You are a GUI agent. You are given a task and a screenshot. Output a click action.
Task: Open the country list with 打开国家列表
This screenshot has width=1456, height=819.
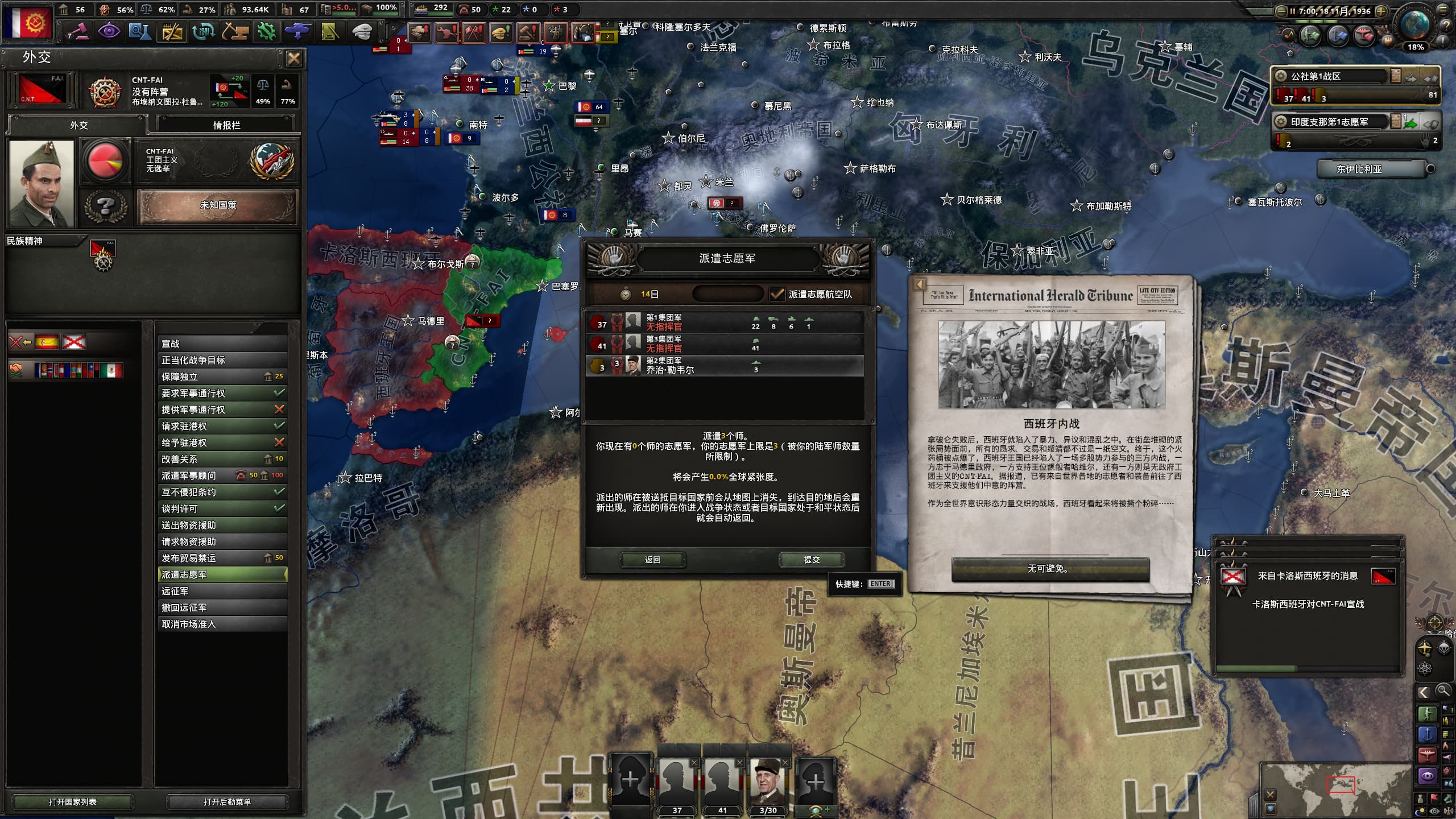[73, 802]
